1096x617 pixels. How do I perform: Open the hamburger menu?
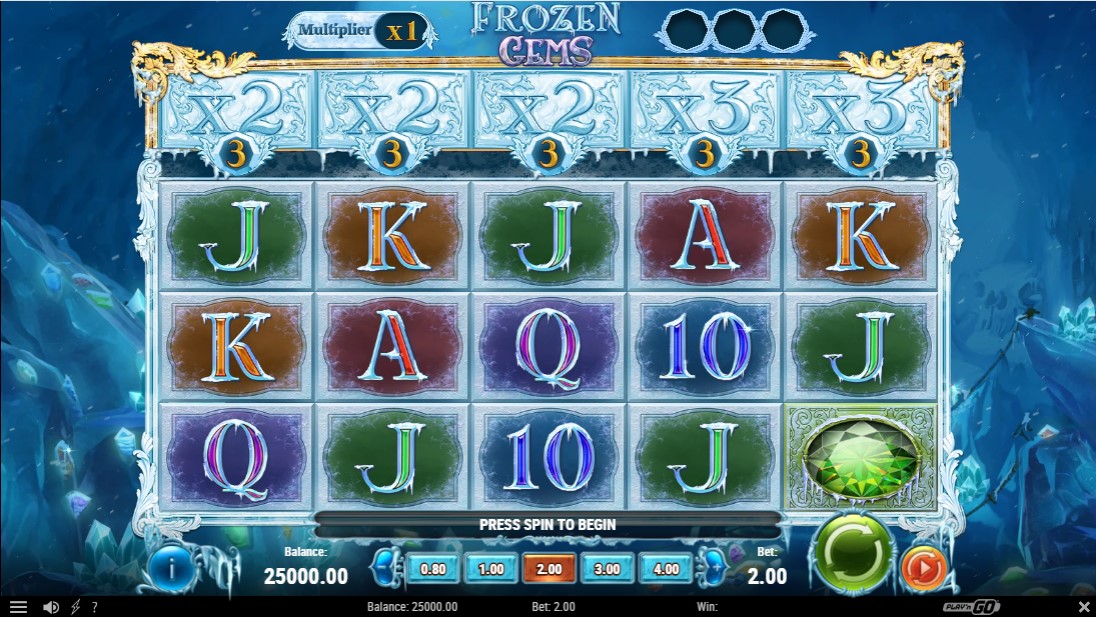pos(18,607)
